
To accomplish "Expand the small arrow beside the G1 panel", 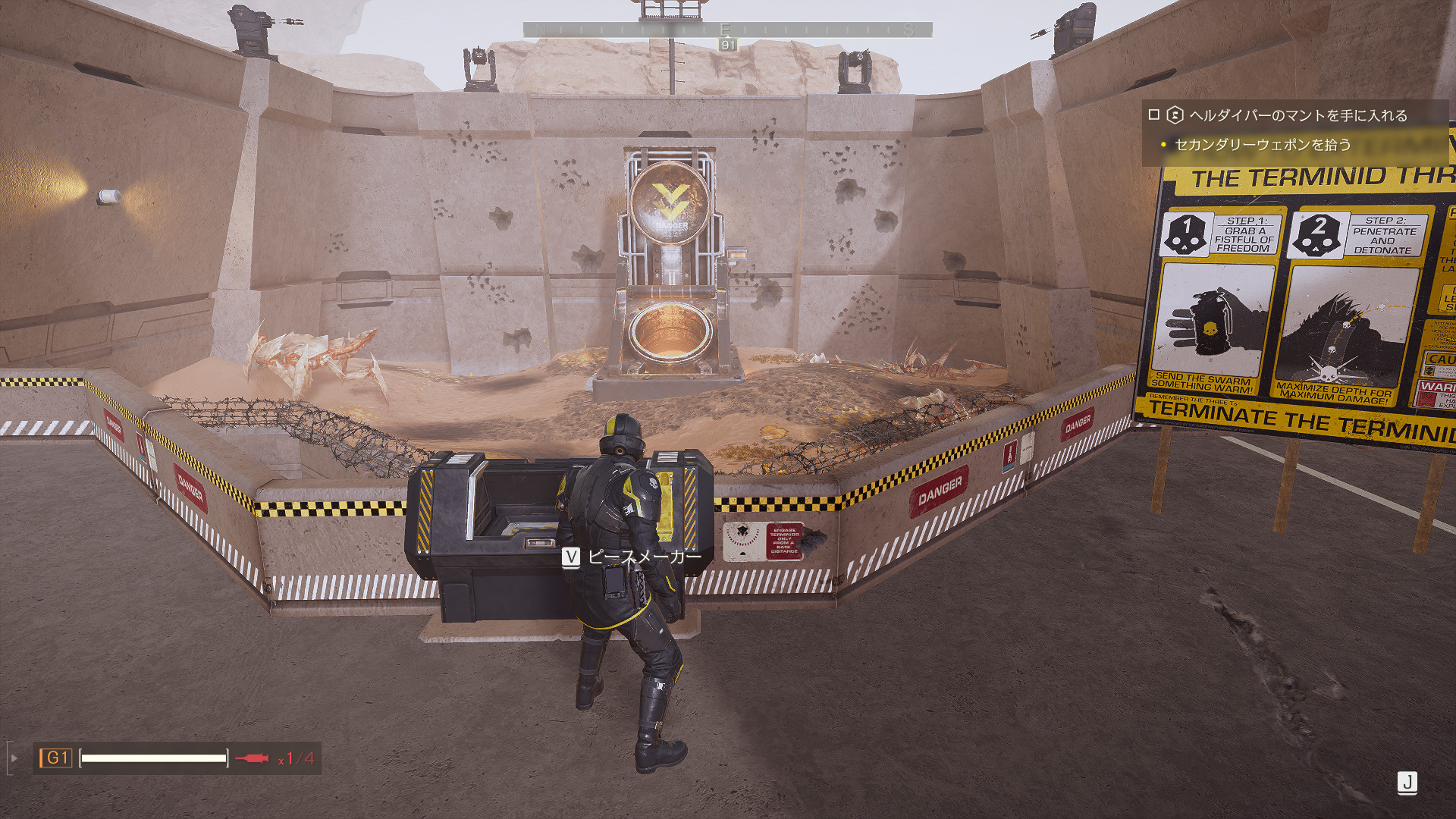I will coord(14,758).
